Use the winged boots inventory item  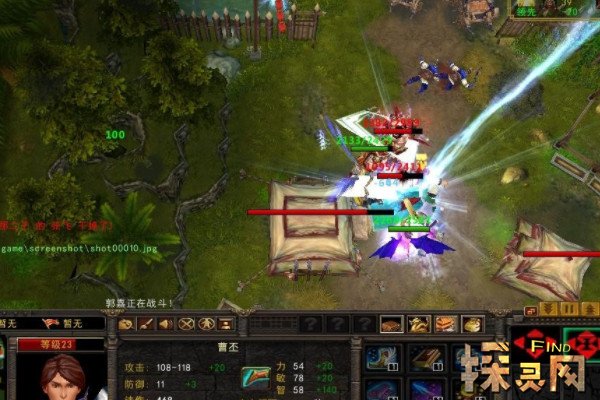point(381,359)
